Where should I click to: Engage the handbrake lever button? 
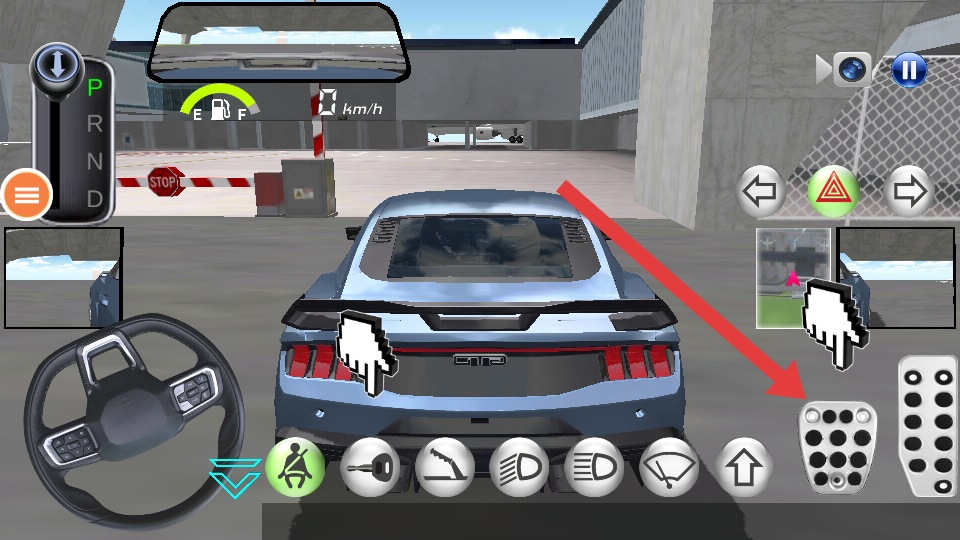(445, 467)
